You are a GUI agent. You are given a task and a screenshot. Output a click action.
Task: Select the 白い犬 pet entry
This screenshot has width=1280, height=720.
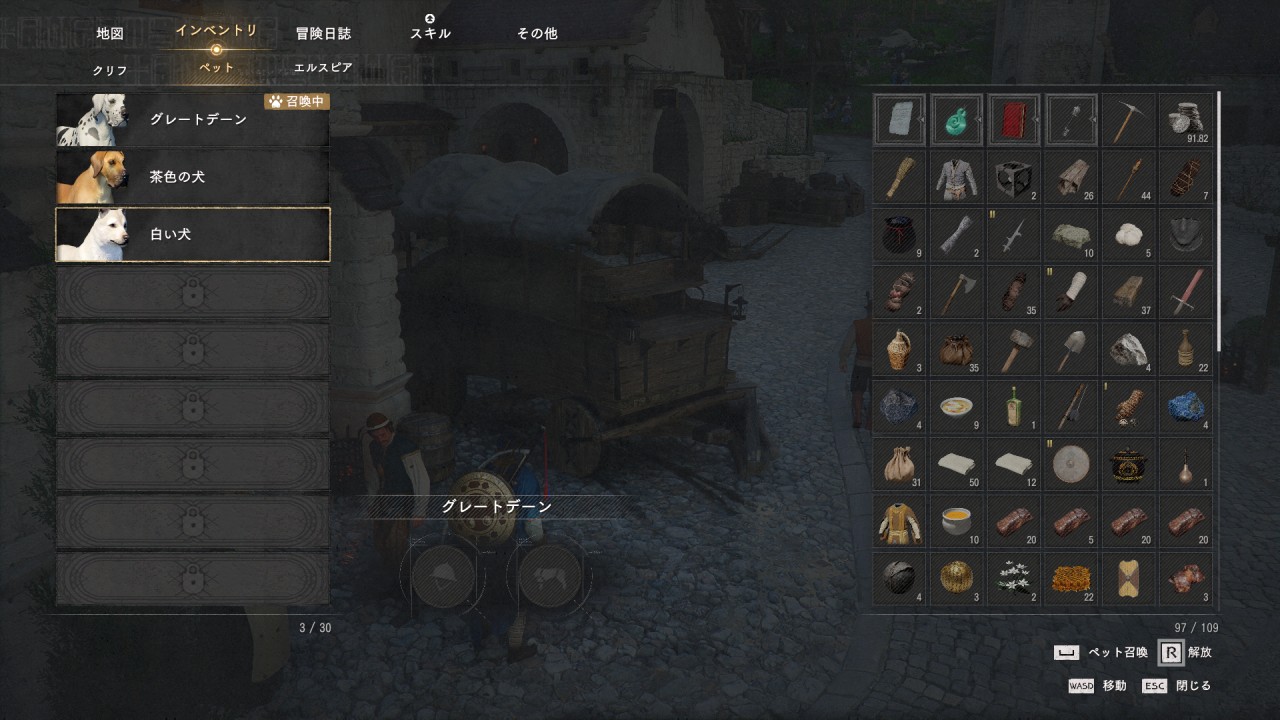193,235
